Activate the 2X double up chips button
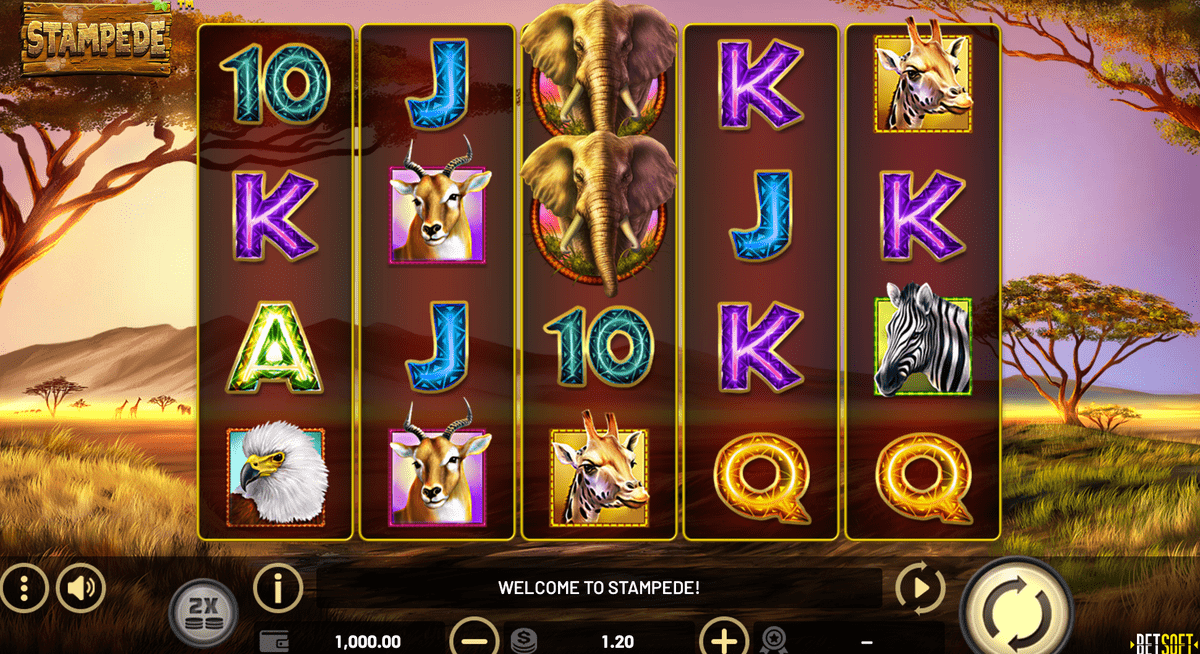Screen dimensions: 1200x654 coord(203,610)
